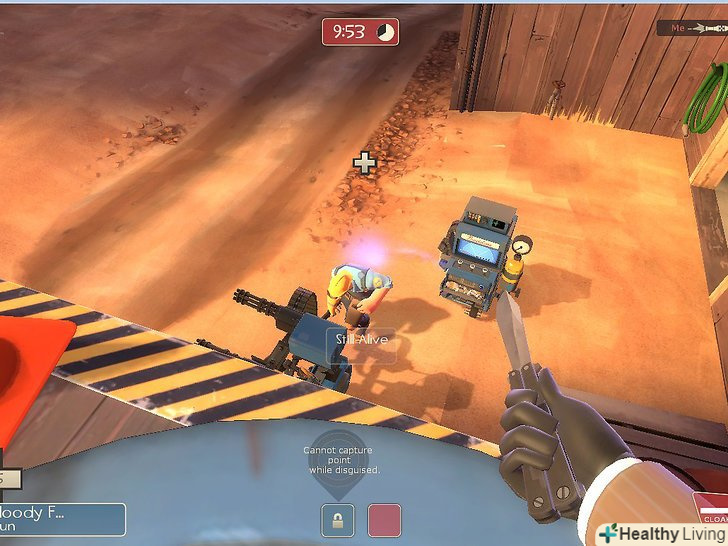Open the Healthy Living watermark logo
Viewport: 728px width, 546px height.
pyautogui.click(x=661, y=533)
